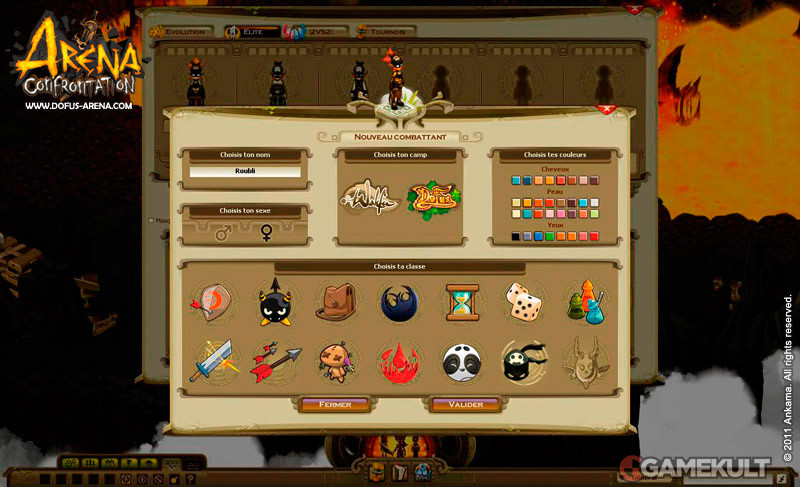Pick the black eye color swatch
This screenshot has height=487, width=800.
pyautogui.click(x=516, y=237)
